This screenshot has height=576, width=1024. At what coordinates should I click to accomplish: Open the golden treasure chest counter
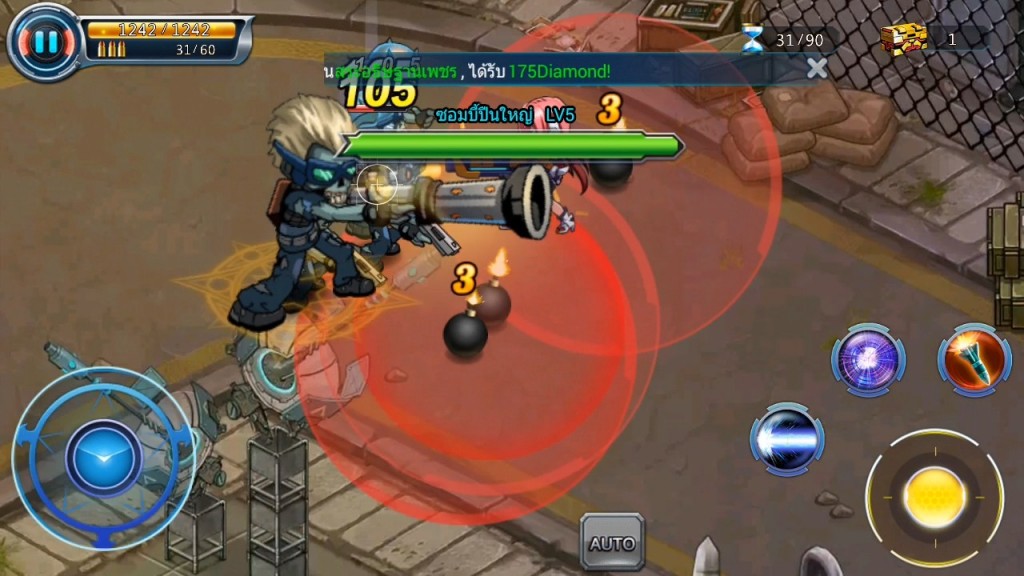(904, 39)
